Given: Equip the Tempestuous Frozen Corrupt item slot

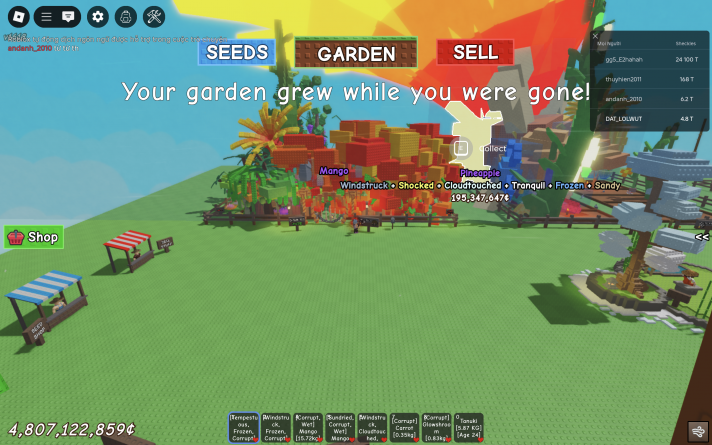Looking at the screenshot, I should [x=244, y=428].
